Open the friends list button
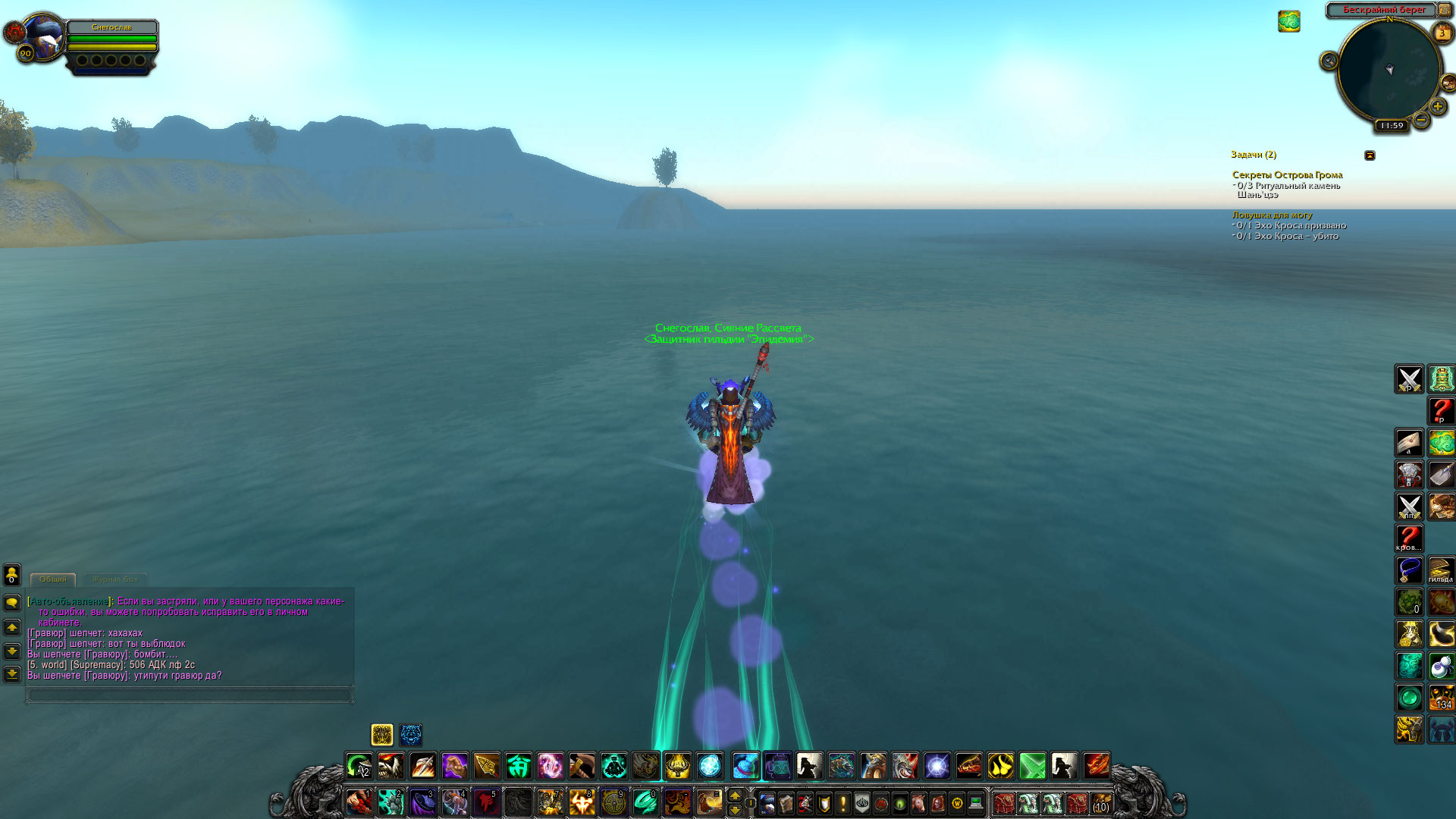The image size is (1456, 819). pyautogui.click(x=12, y=575)
